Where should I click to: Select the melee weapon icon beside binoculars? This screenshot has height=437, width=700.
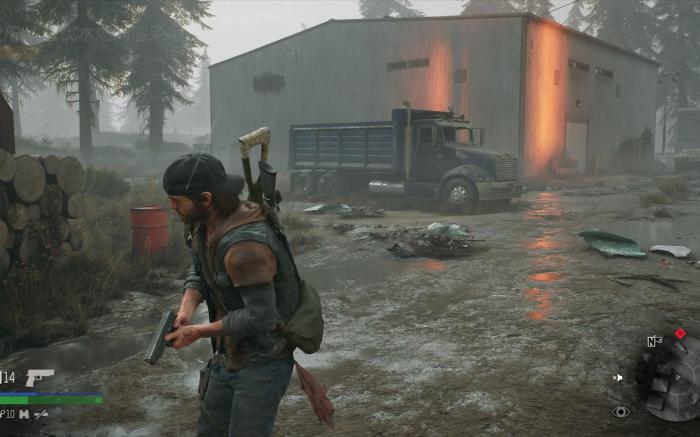point(41,413)
